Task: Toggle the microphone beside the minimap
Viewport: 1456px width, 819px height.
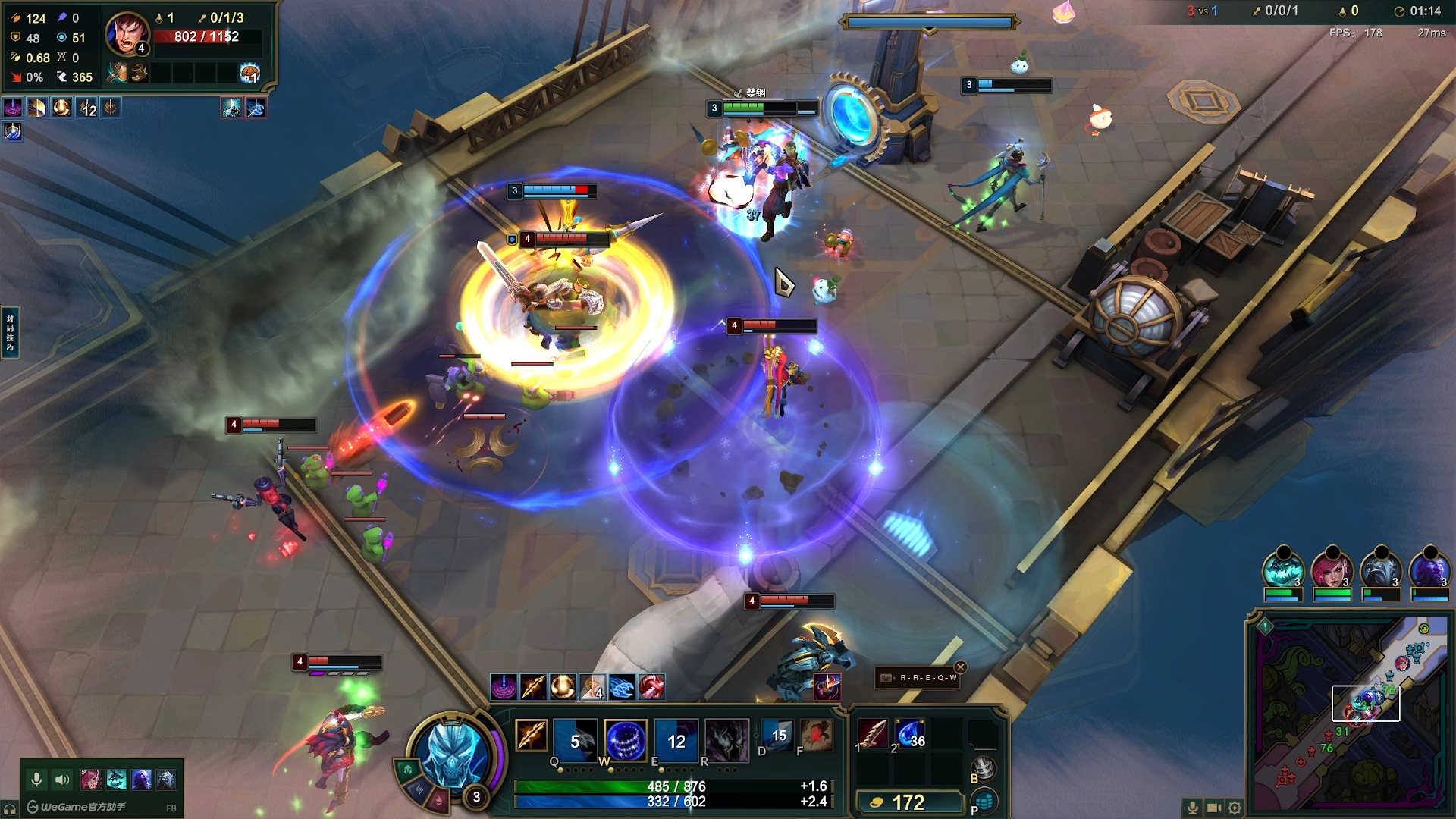Action: pos(1193,808)
